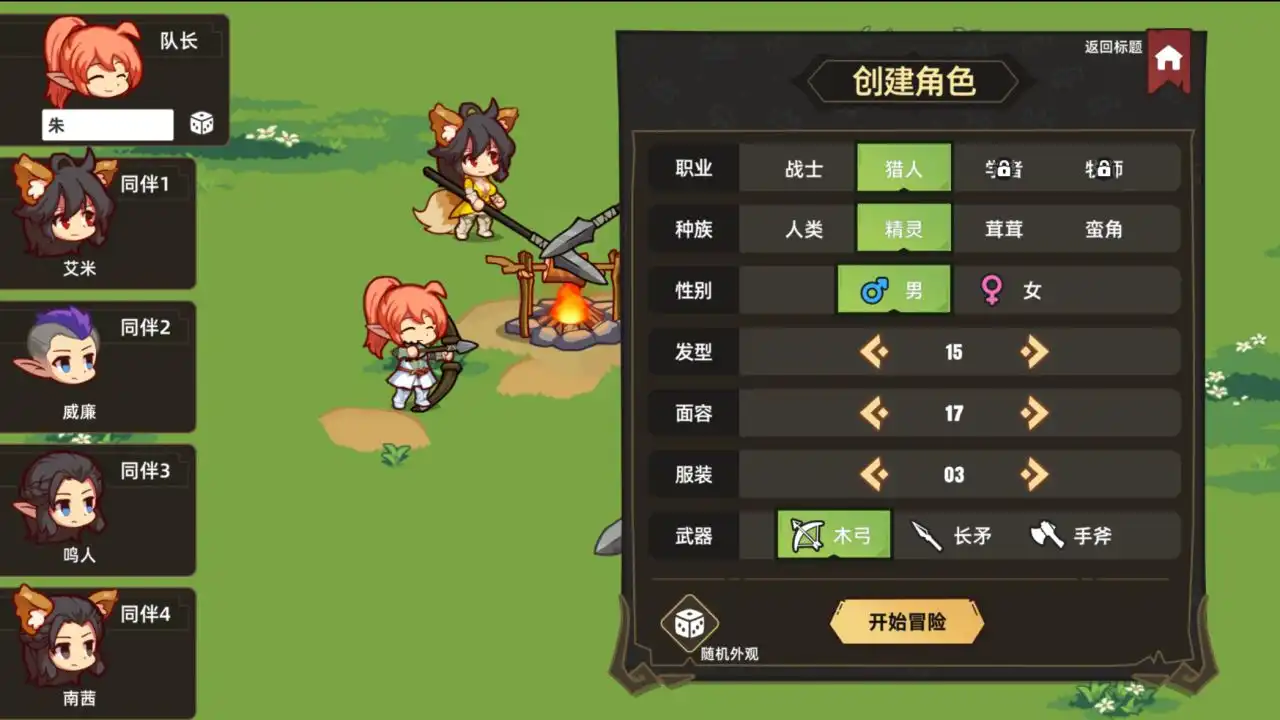Switch race to 茸茸

pyautogui.click(x=1002, y=229)
